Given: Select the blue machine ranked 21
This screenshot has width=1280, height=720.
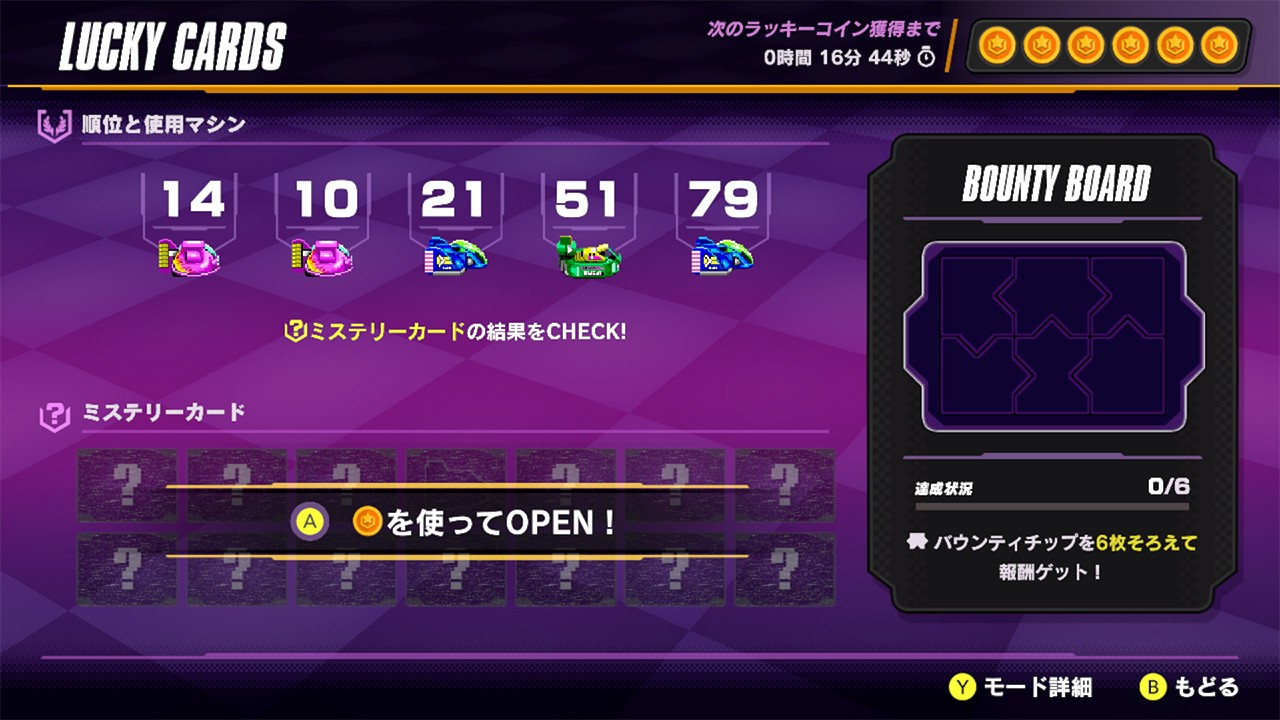Looking at the screenshot, I should (x=453, y=253).
